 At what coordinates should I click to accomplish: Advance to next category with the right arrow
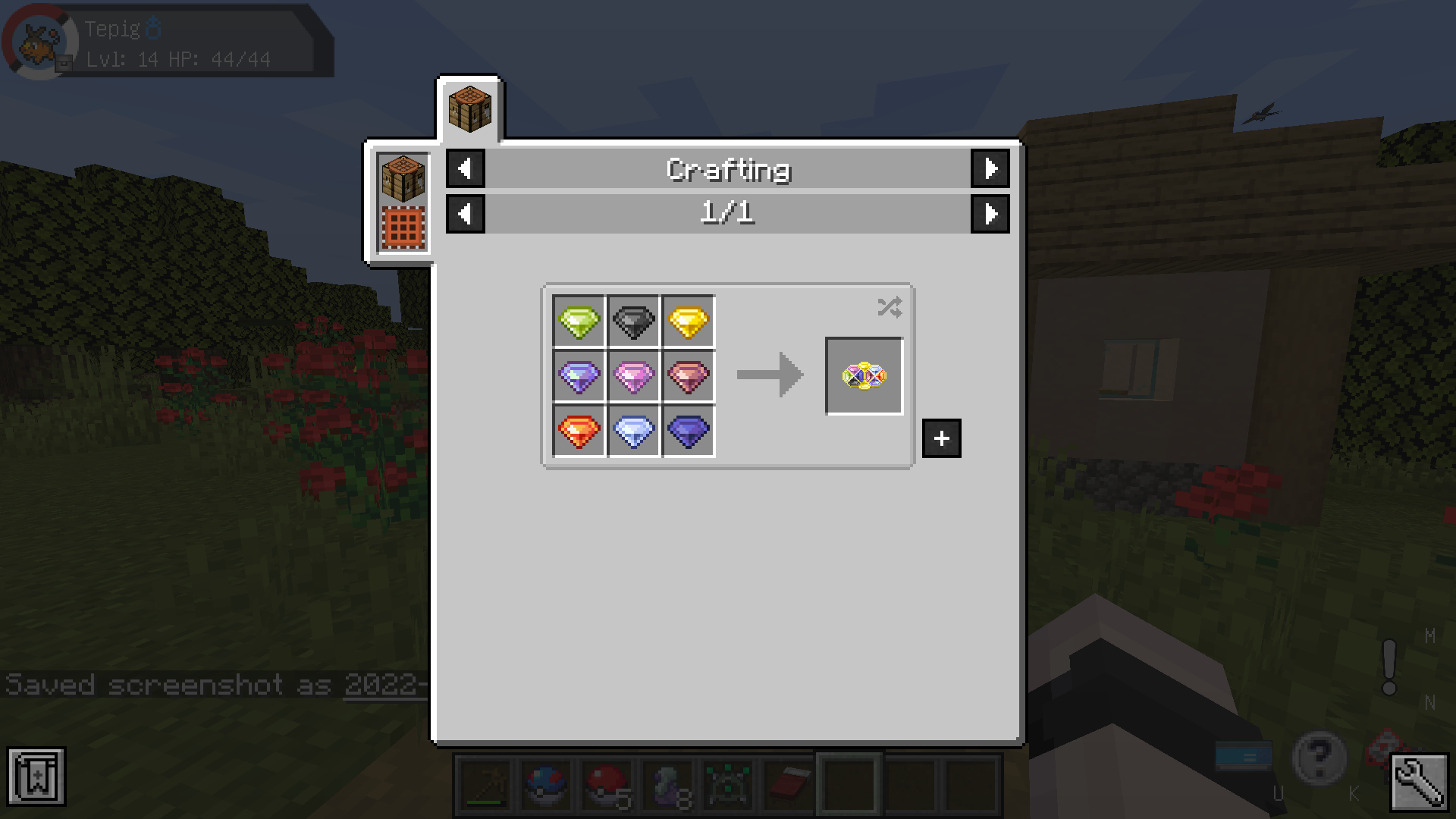(990, 169)
